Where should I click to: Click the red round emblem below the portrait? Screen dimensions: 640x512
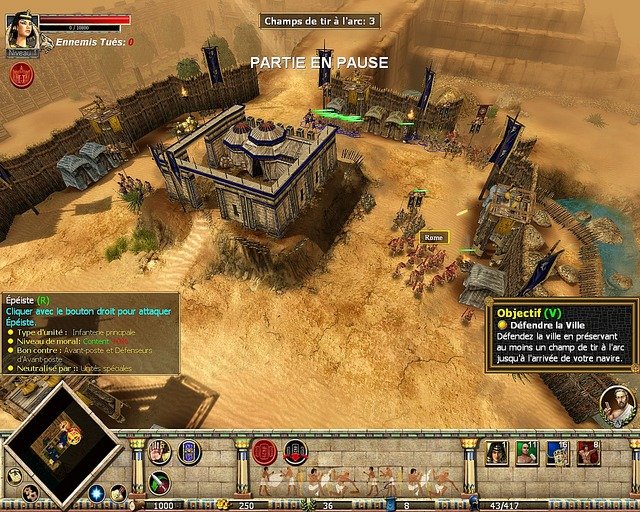tap(21, 73)
